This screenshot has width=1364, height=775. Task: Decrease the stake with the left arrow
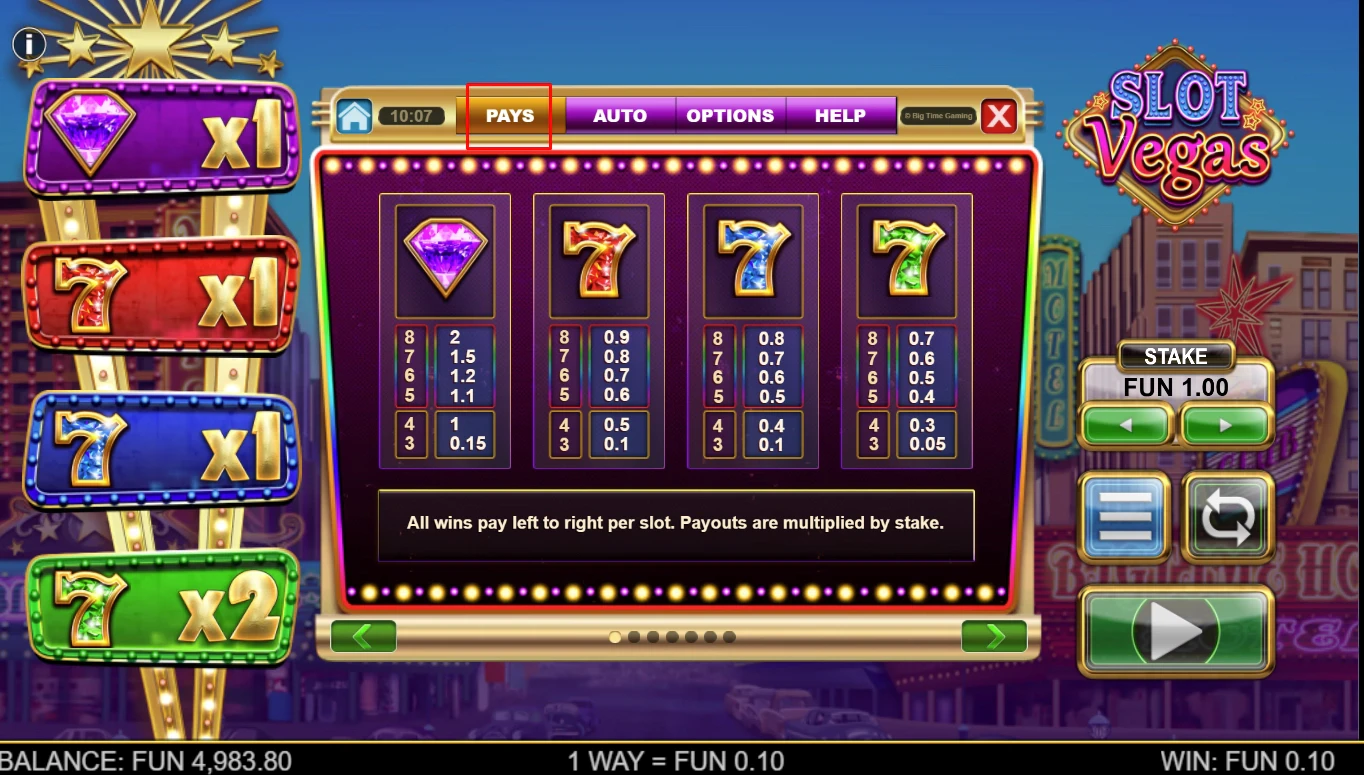1128,424
